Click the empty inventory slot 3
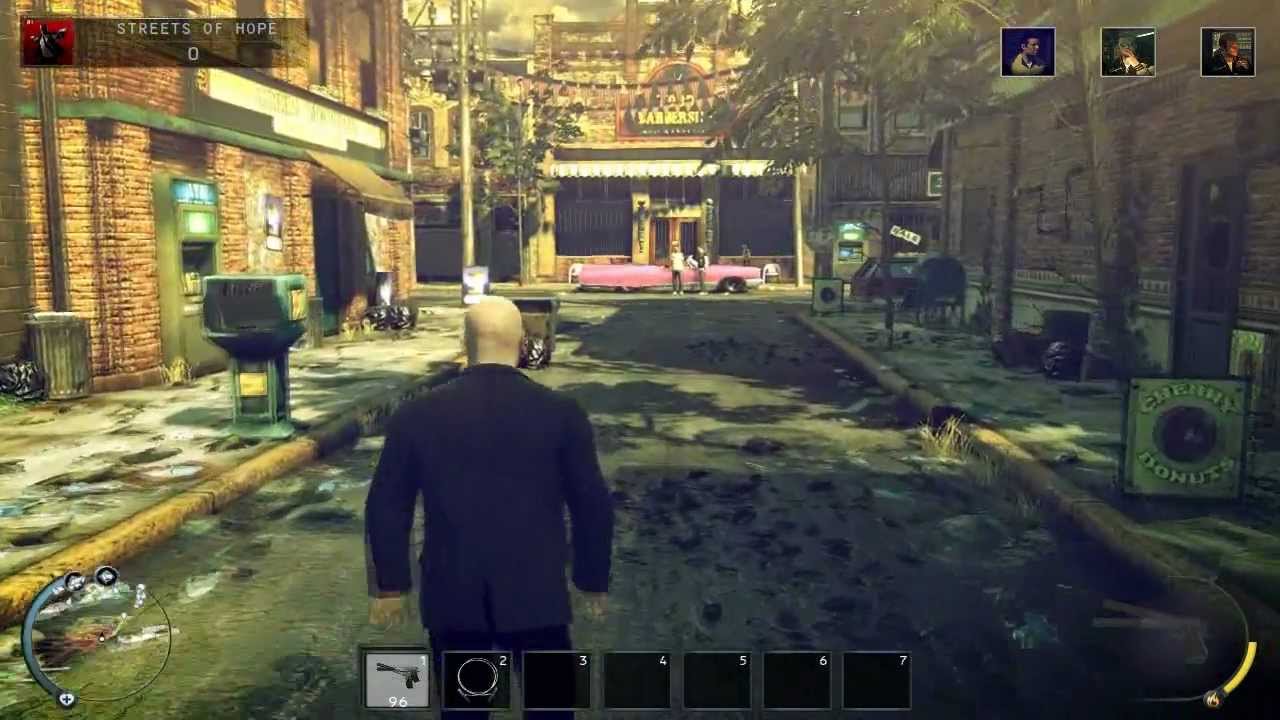 pyautogui.click(x=557, y=678)
